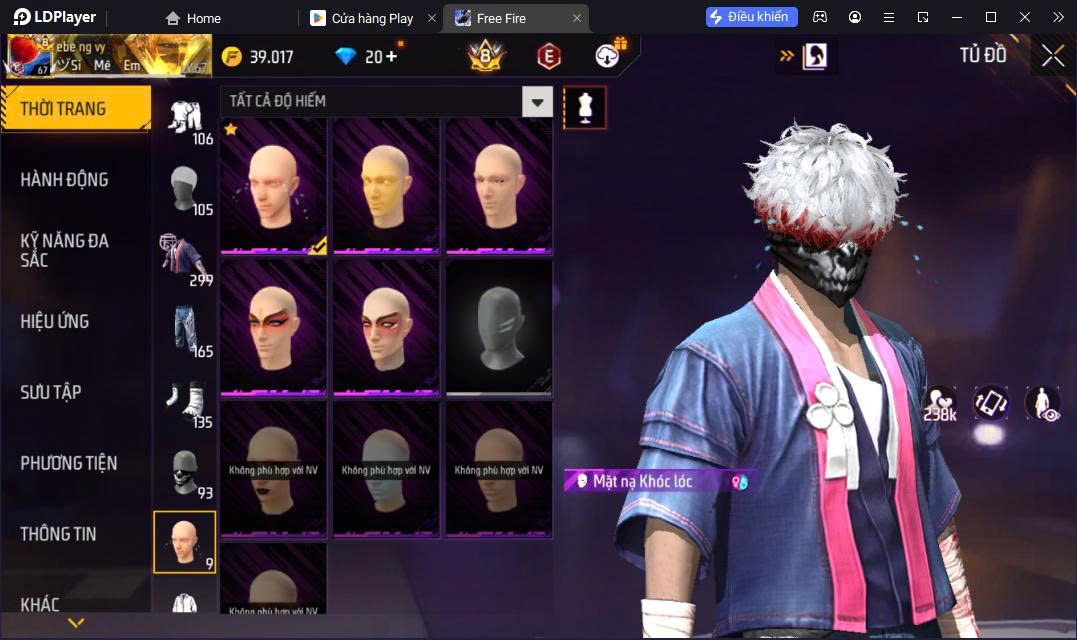Select the crying face item with star

(x=273, y=186)
